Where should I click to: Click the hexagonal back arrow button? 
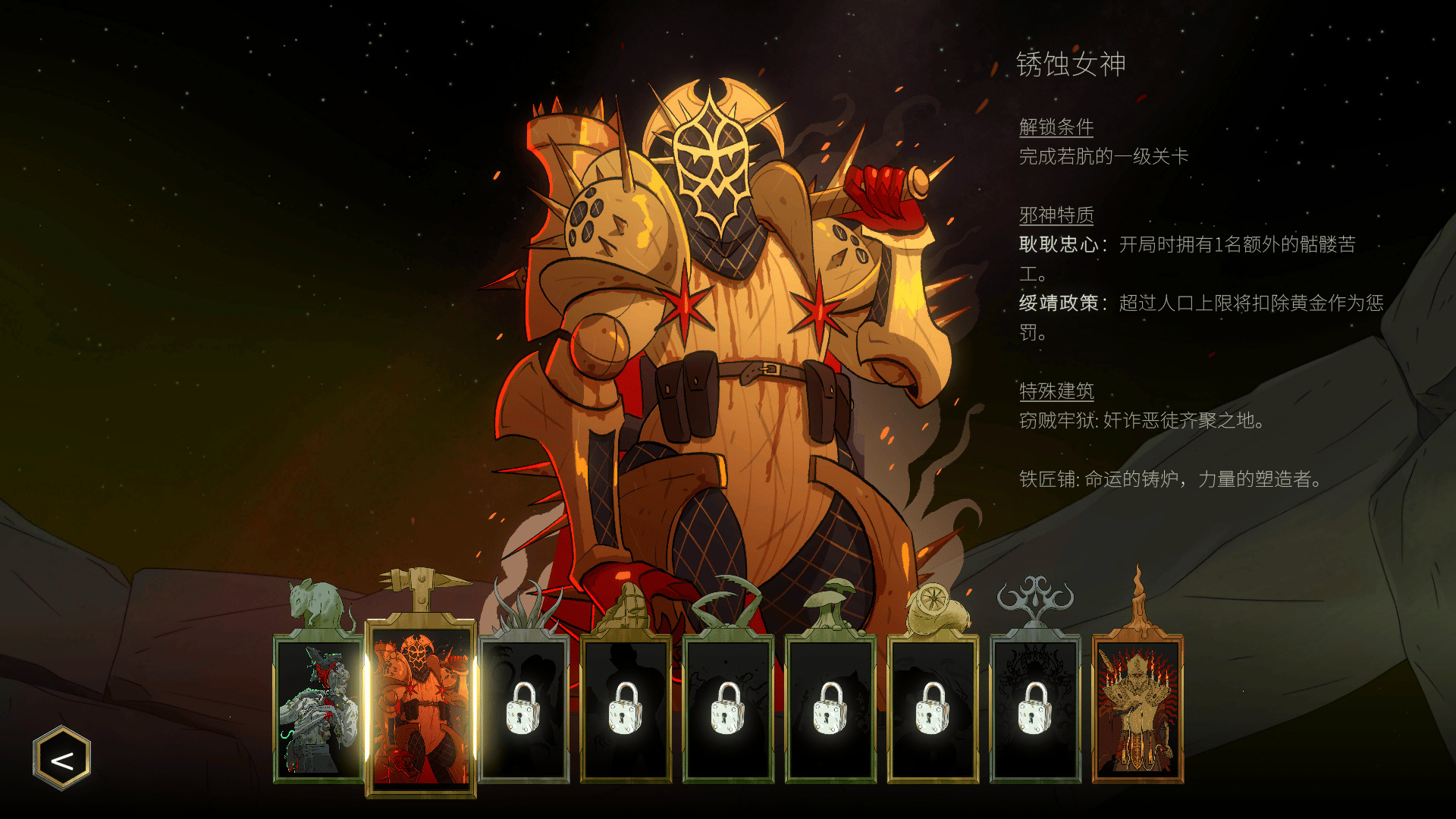62,759
